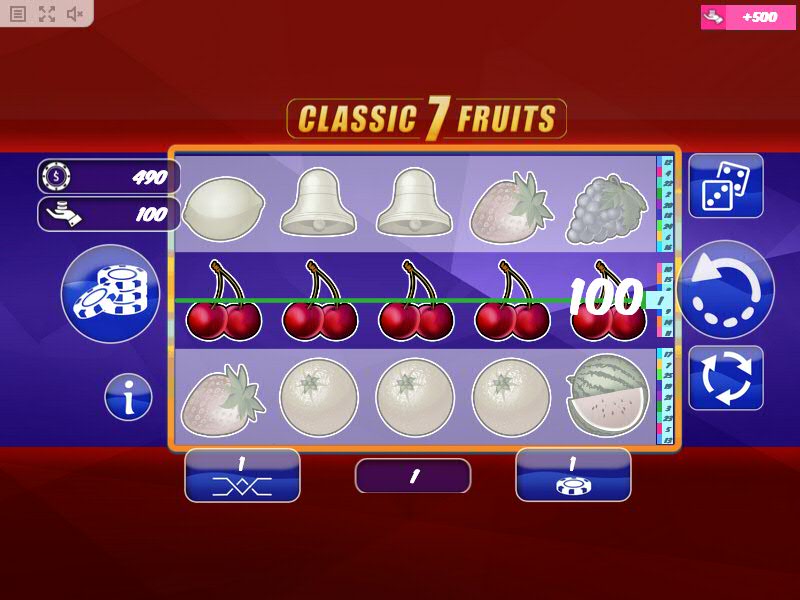Select max bet with the chip stack button

(110, 294)
